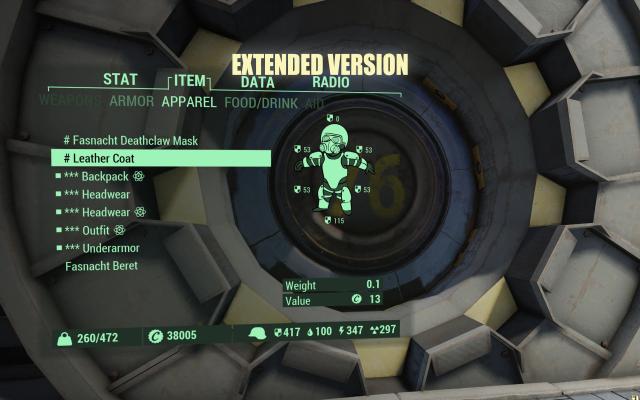640x400 pixels.
Task: Open the RADIO tab
Action: coord(331,82)
